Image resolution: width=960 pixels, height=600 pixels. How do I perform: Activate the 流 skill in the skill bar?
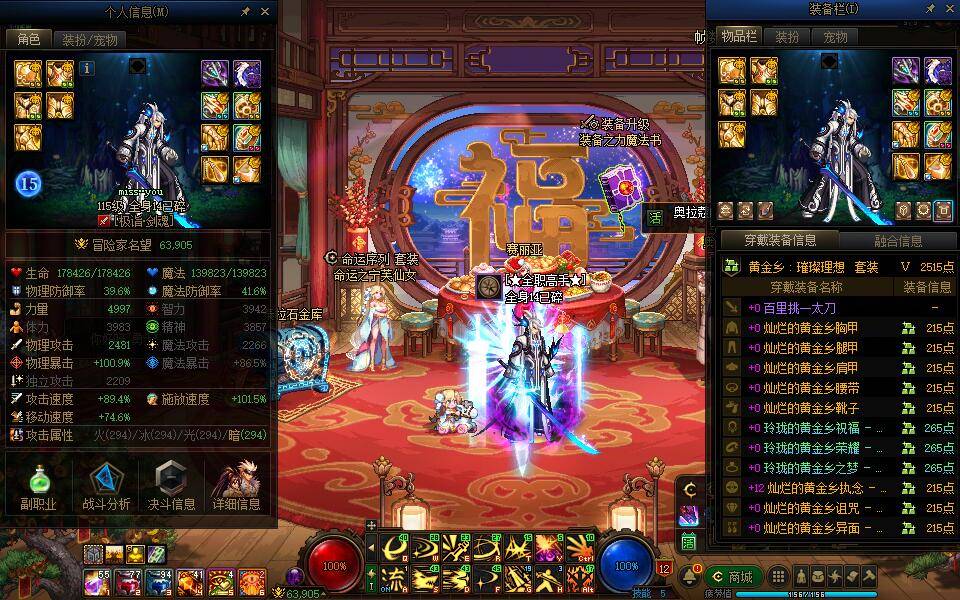395,577
